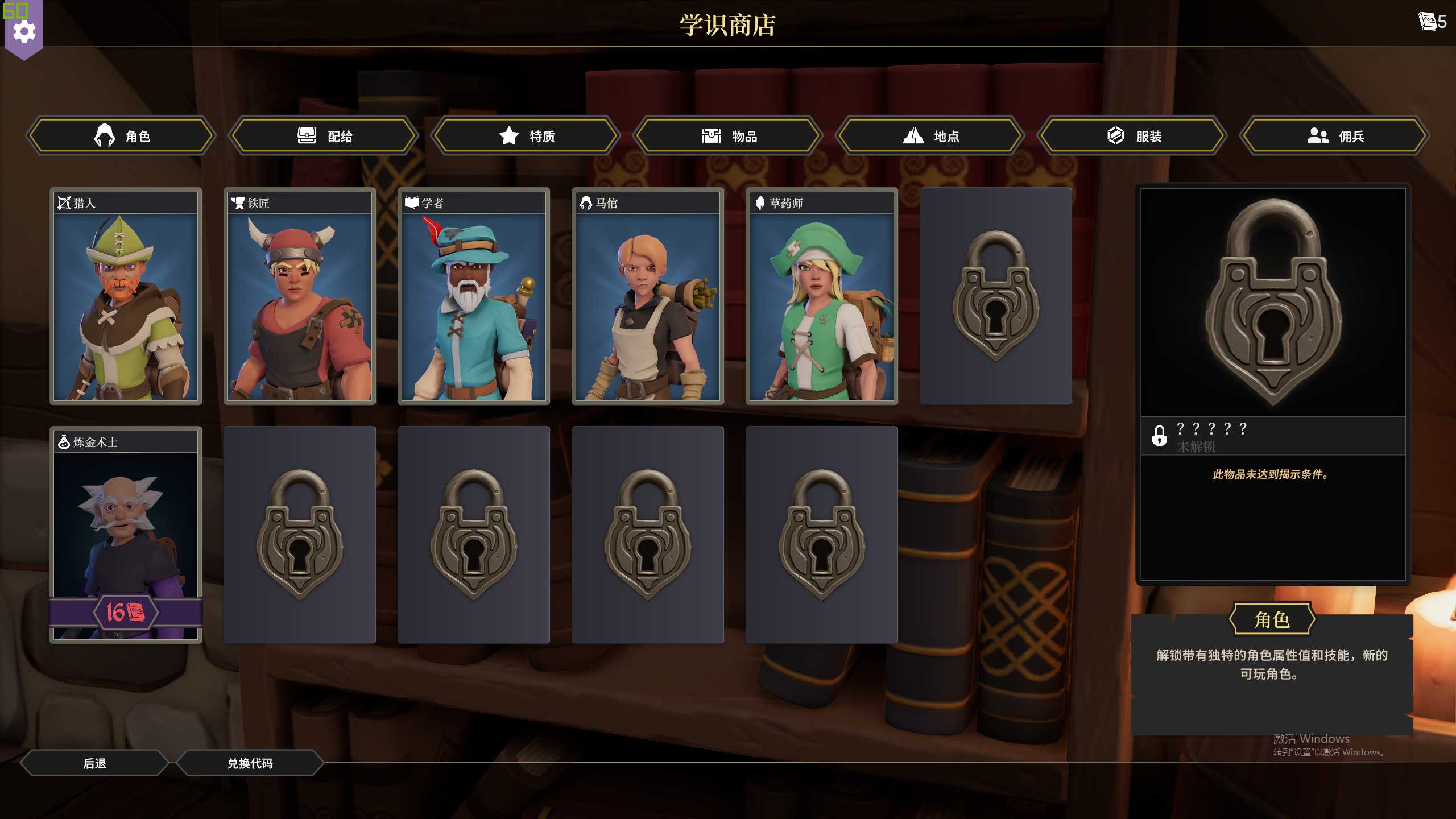Open the 服装 tab
The width and height of the screenshot is (1456, 819).
pos(1132,136)
